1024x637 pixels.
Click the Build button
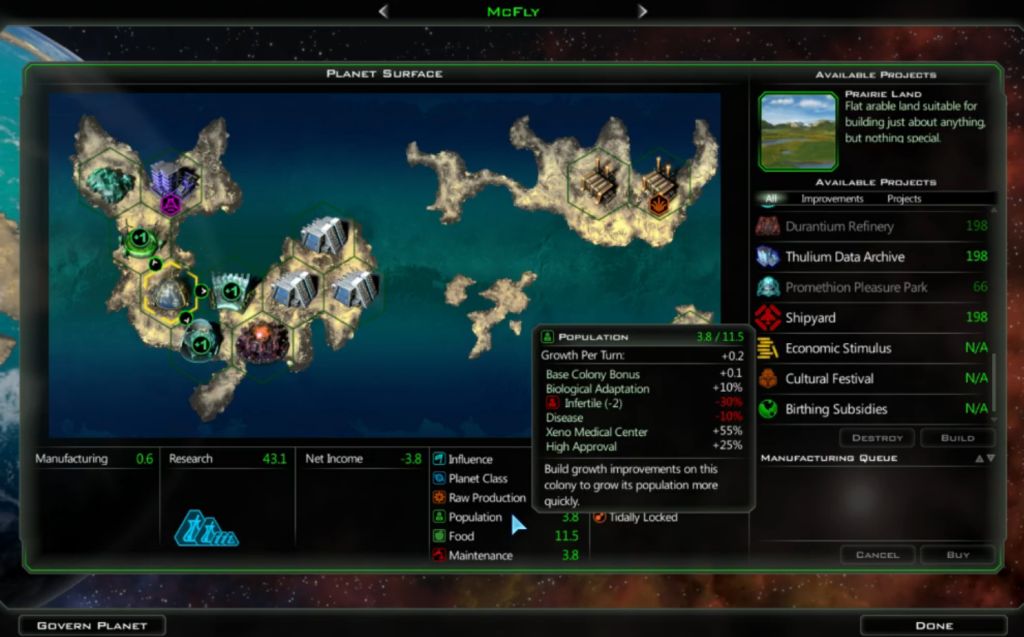click(x=957, y=438)
